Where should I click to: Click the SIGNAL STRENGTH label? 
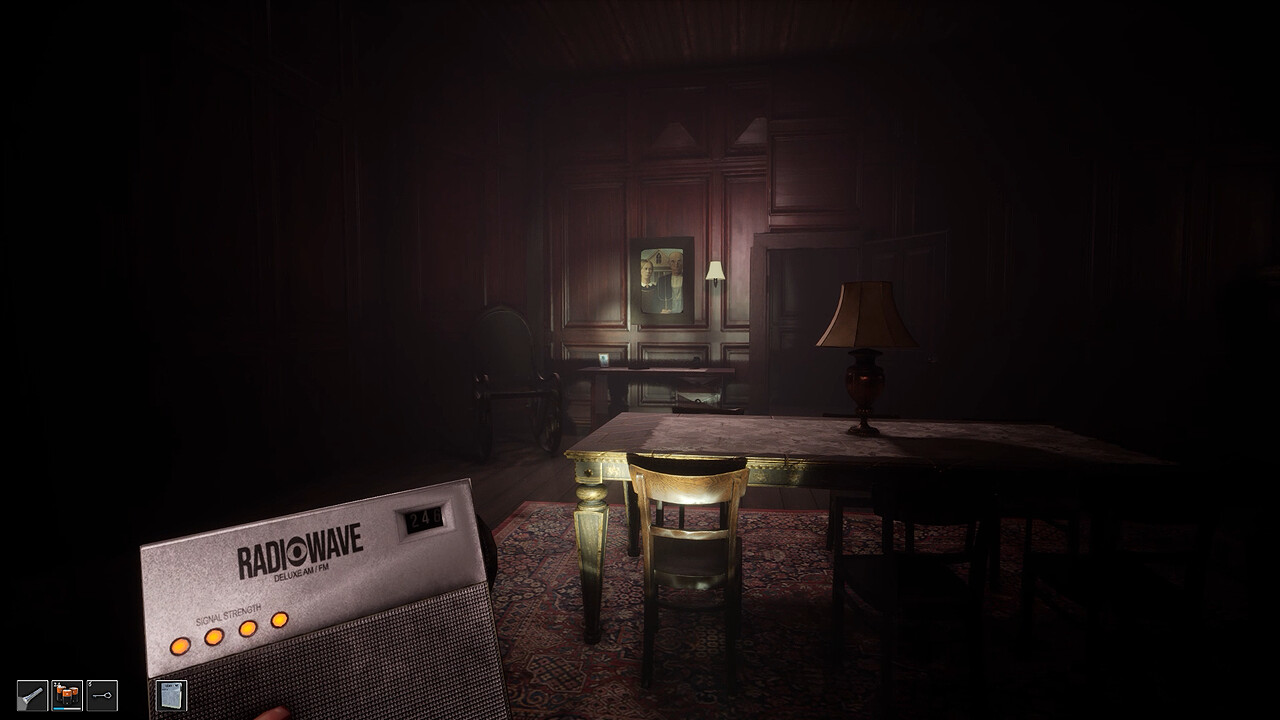click(x=228, y=613)
